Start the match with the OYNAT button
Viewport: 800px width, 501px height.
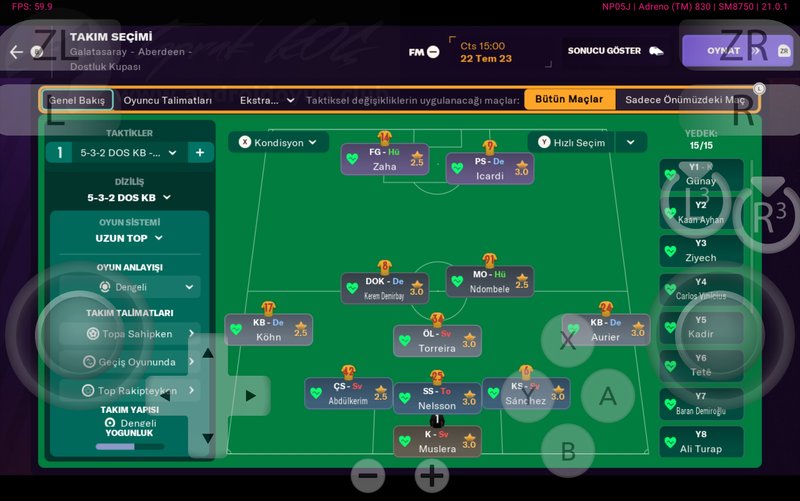724,51
